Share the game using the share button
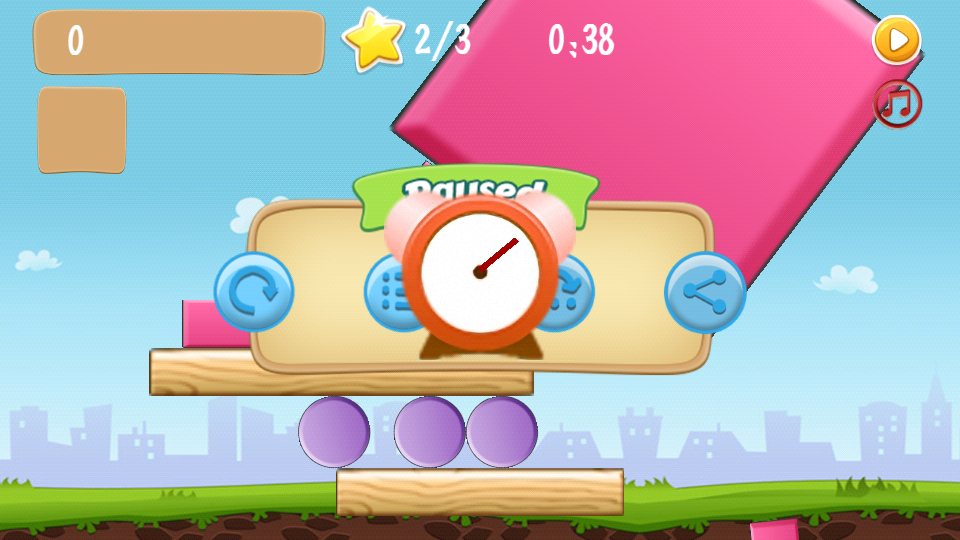This screenshot has width=960, height=540. click(x=705, y=292)
